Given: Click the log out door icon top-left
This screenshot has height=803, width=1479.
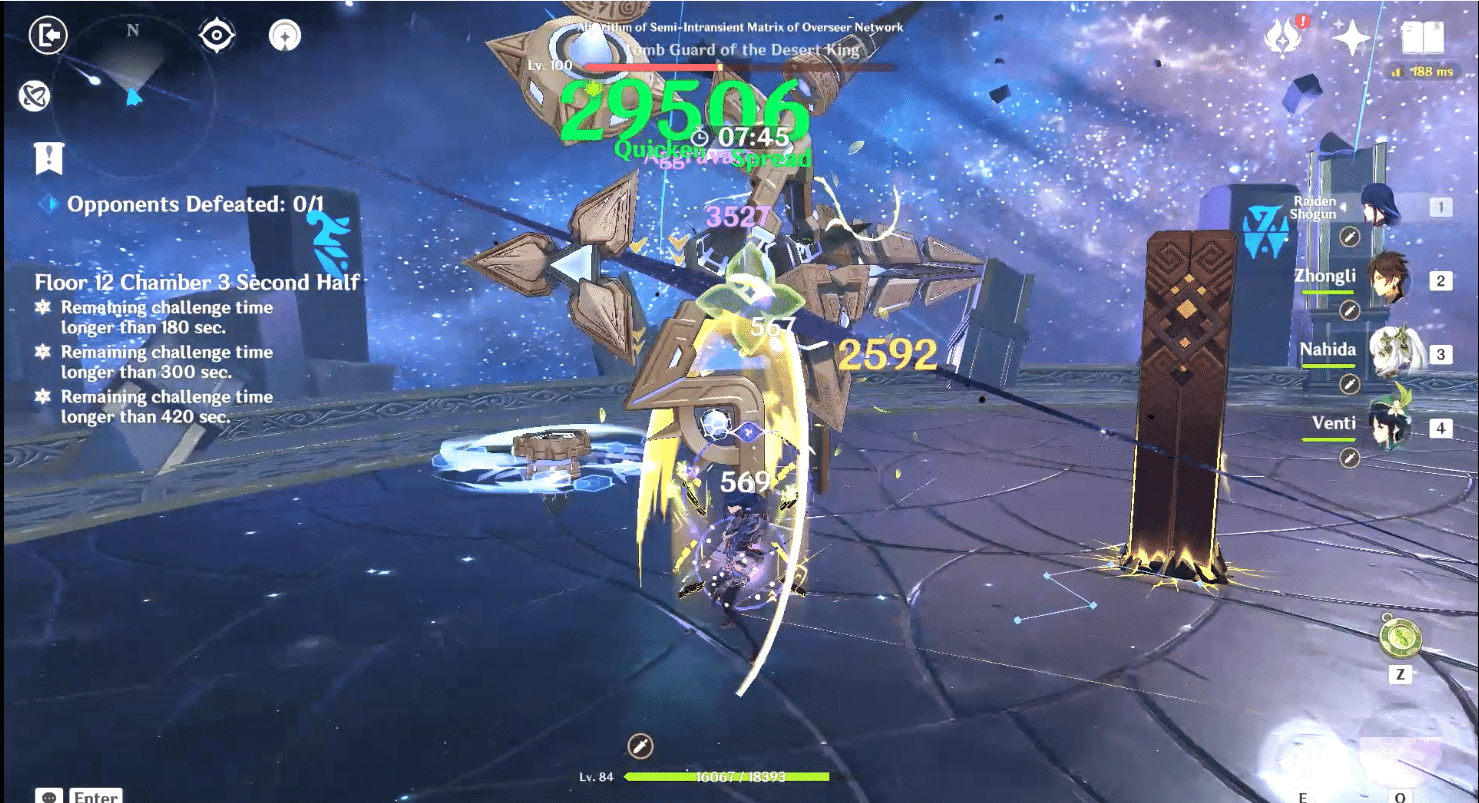Looking at the screenshot, I should pos(46,35).
